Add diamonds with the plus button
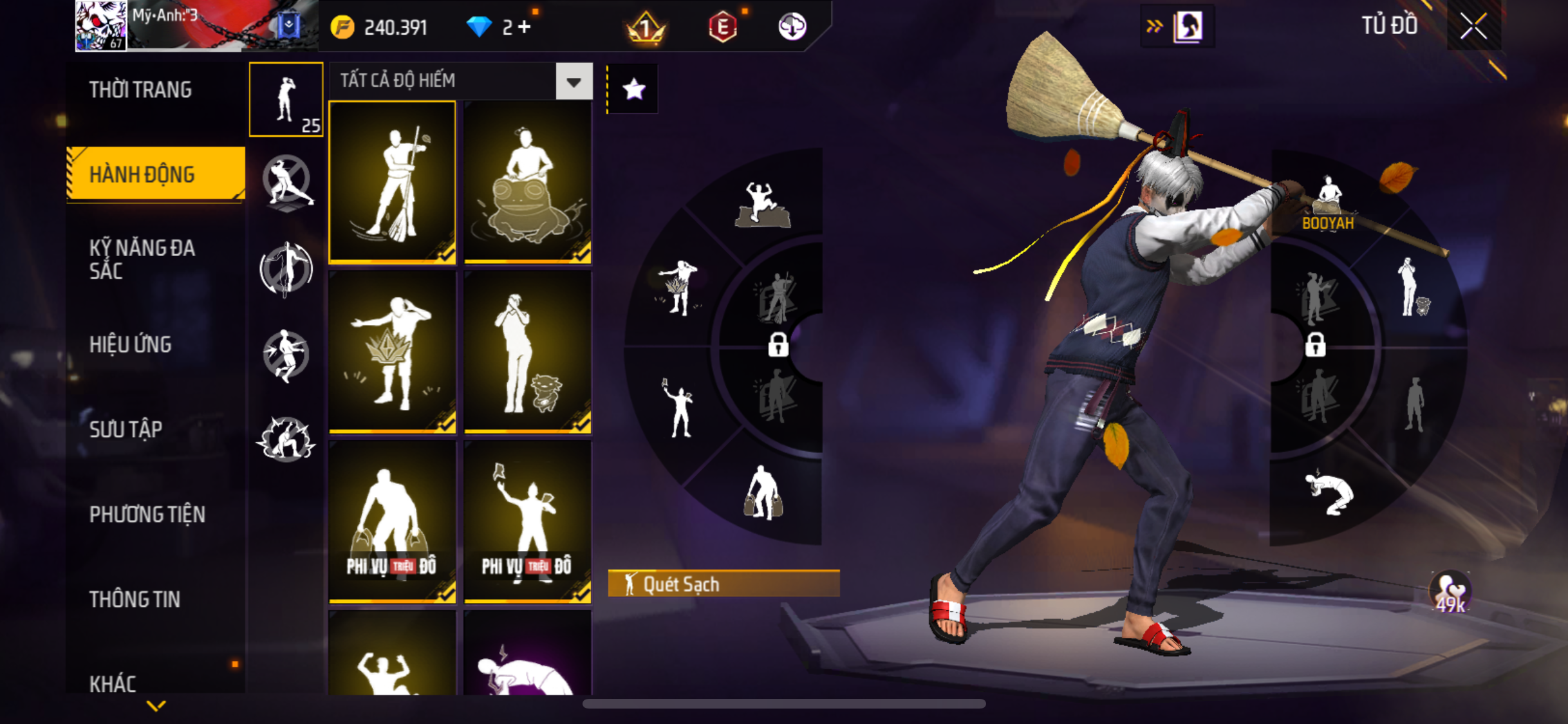Viewport: 1568px width, 724px height. pyautogui.click(x=525, y=27)
